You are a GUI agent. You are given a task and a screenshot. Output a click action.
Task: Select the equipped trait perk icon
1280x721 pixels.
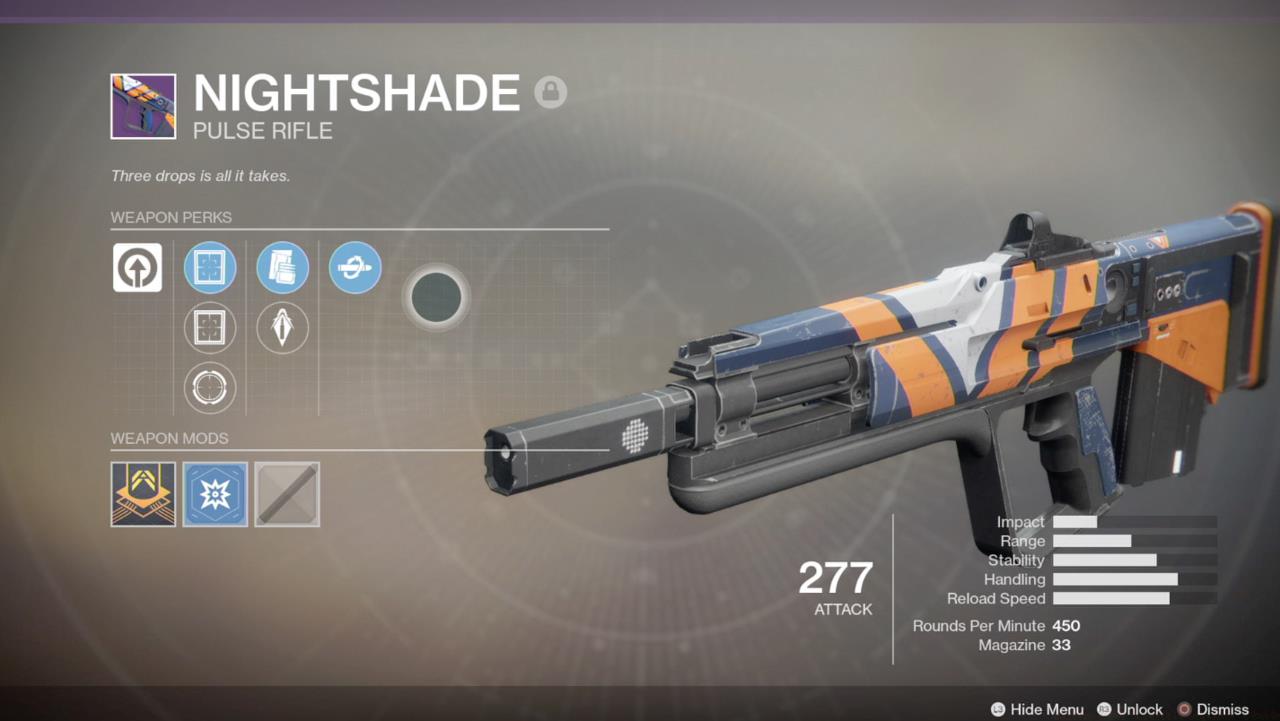(355, 267)
